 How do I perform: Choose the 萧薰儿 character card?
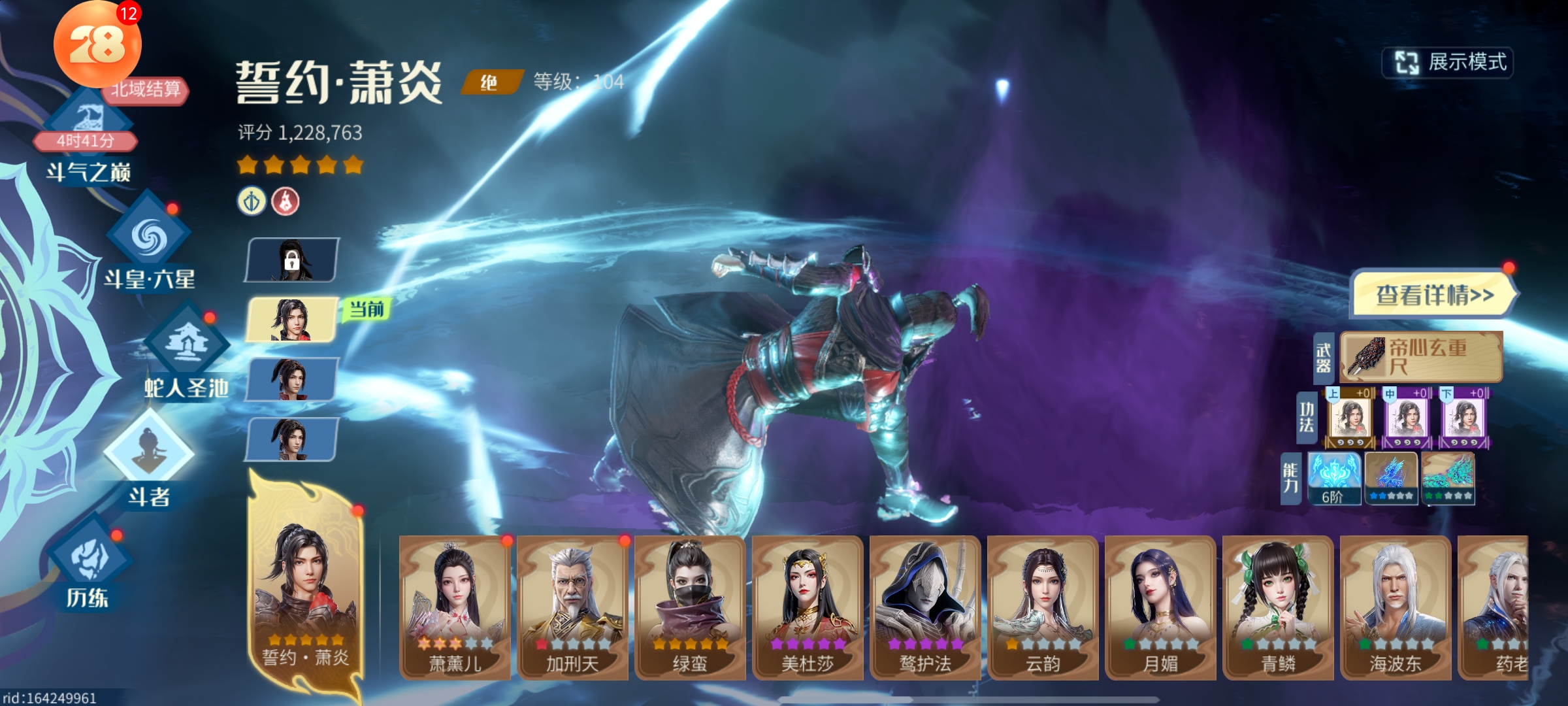(455, 607)
